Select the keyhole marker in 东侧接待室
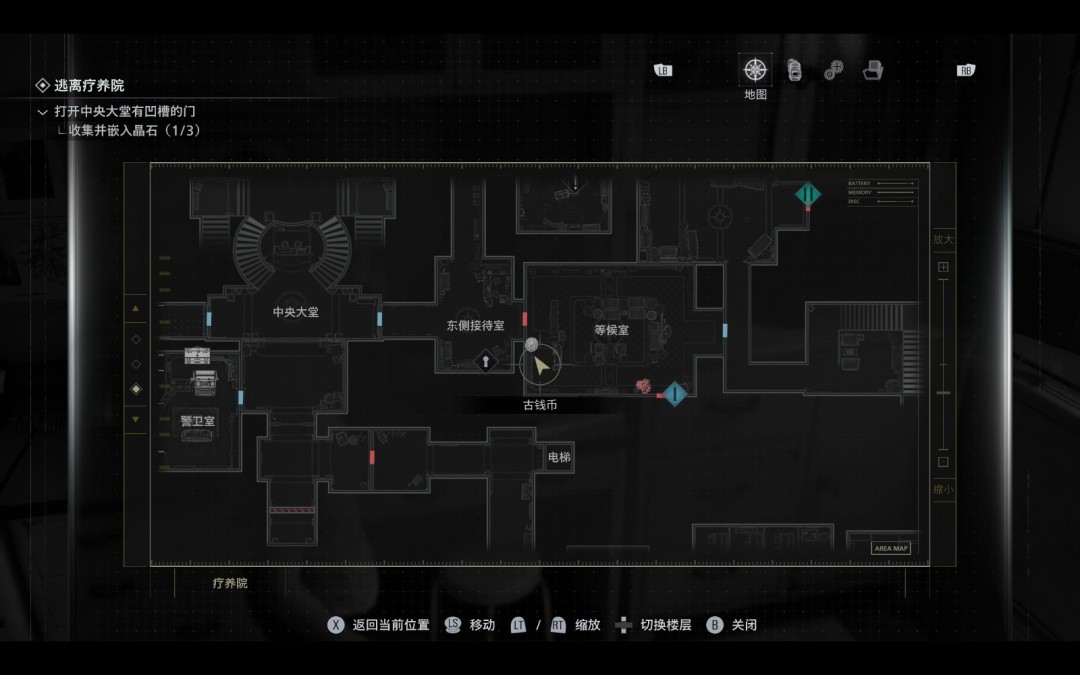 (x=486, y=361)
